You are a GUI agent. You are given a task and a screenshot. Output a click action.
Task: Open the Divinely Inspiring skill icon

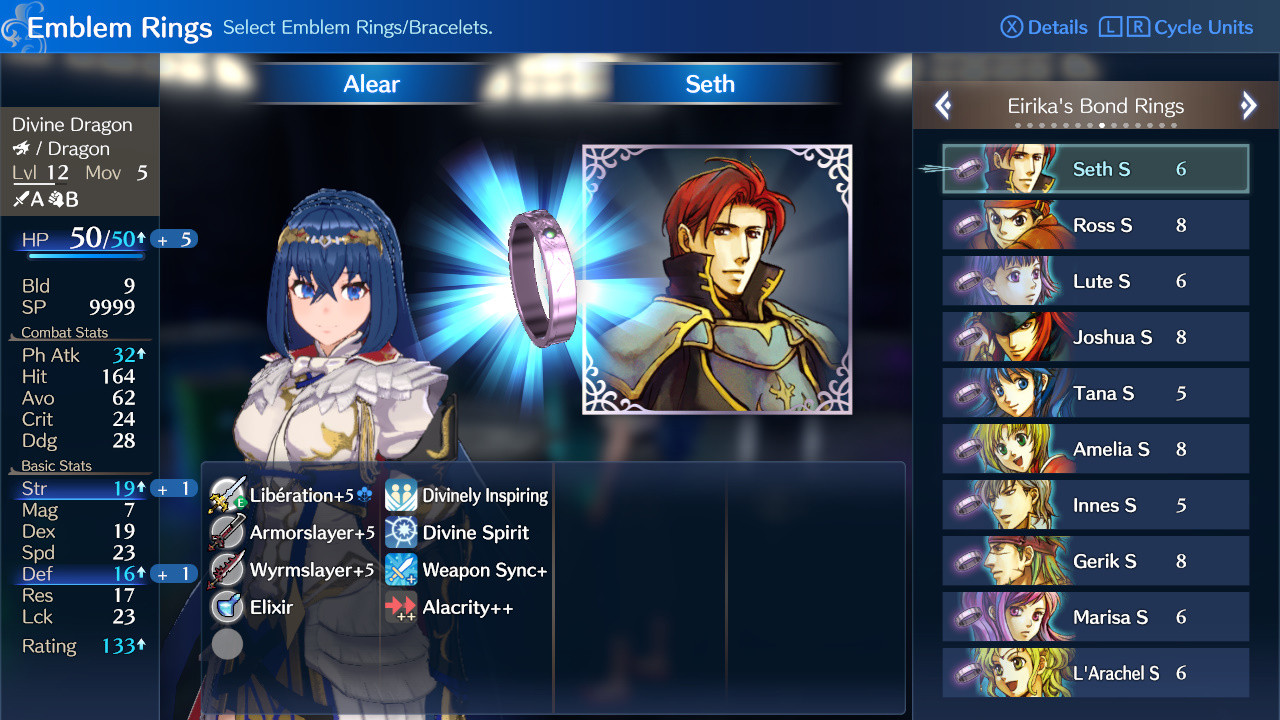click(x=399, y=494)
